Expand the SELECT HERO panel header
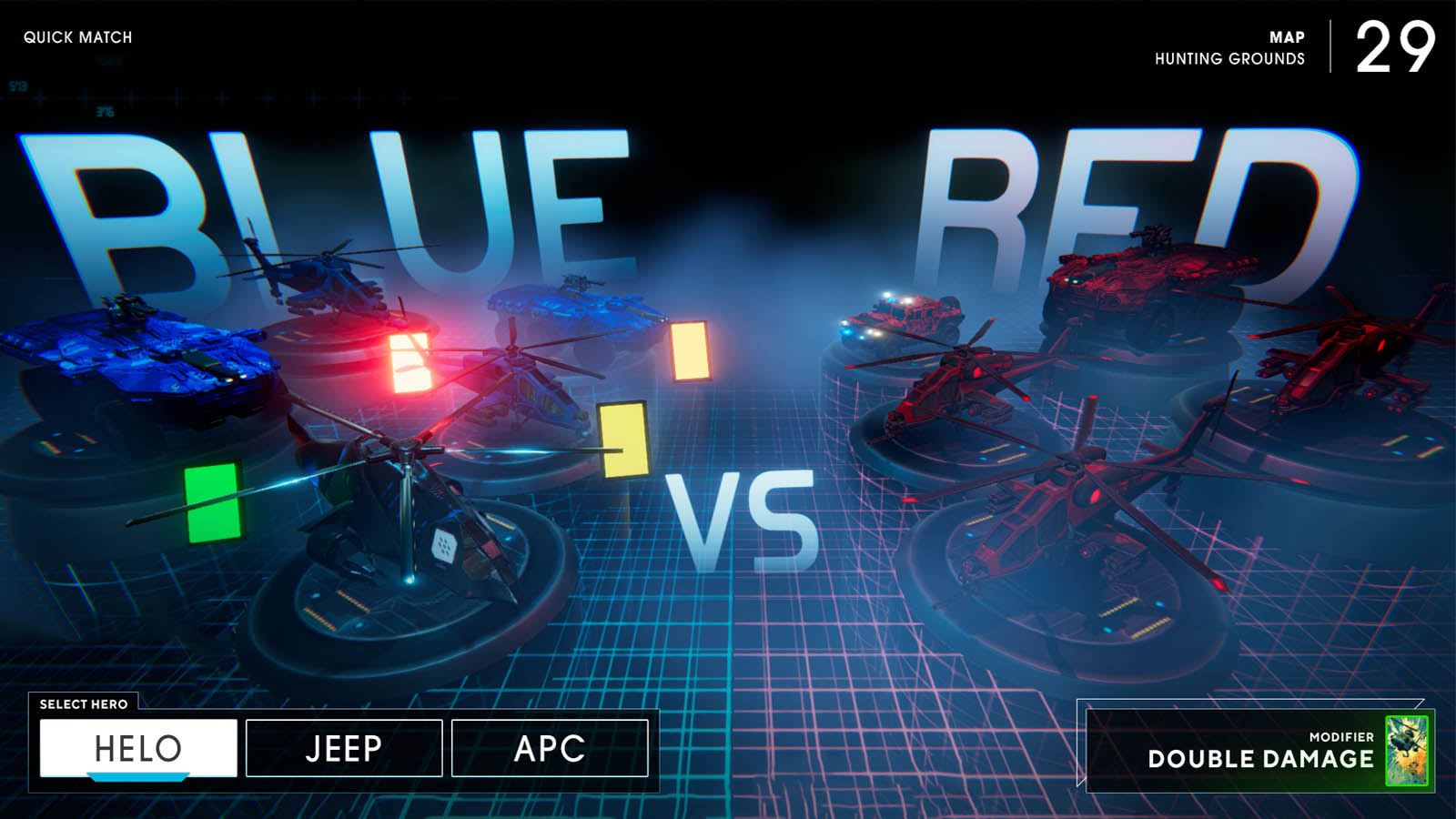Image resolution: width=1456 pixels, height=819 pixels. 84,703
